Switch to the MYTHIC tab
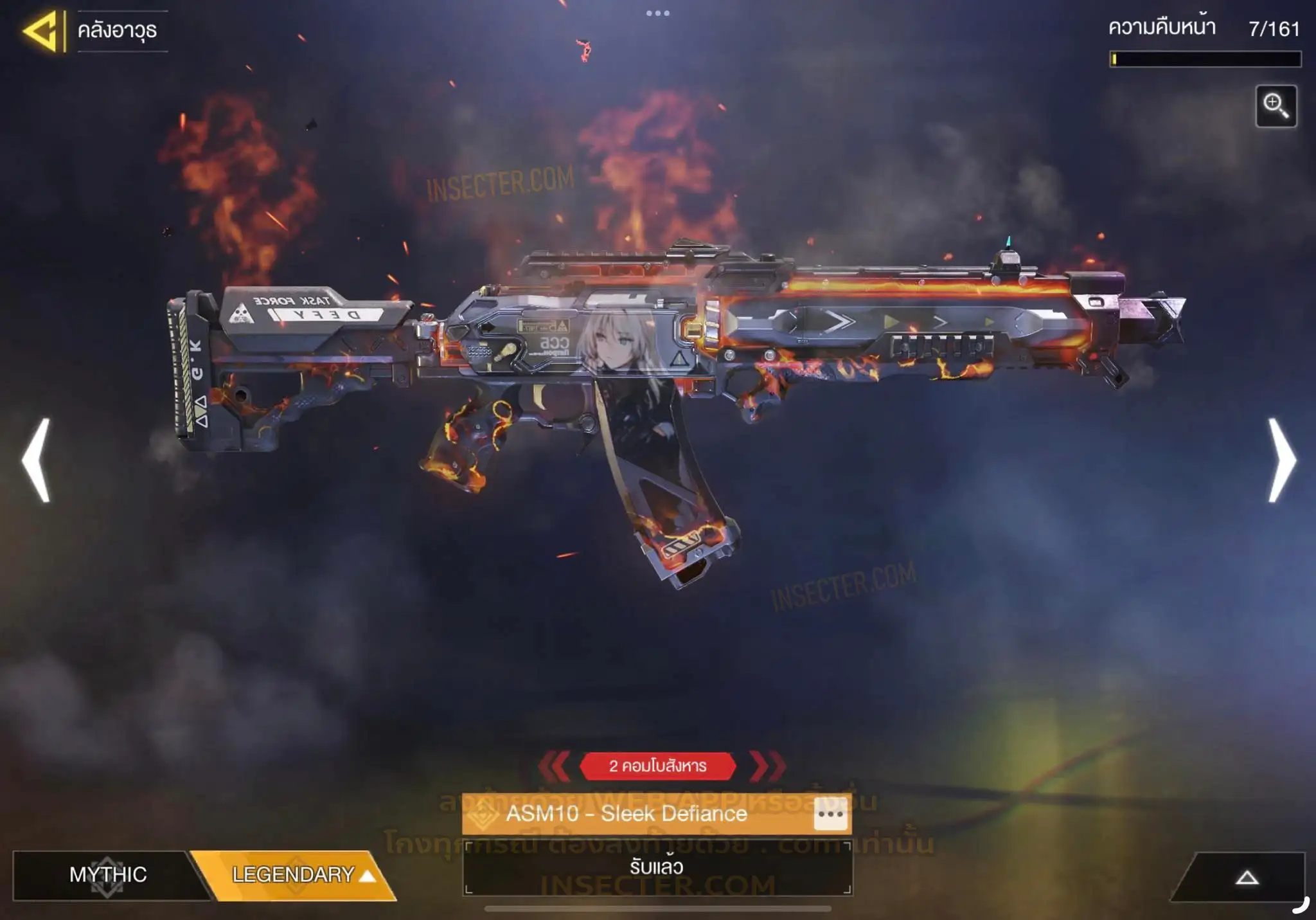Screen dimensions: 1316x920 [x=108, y=875]
